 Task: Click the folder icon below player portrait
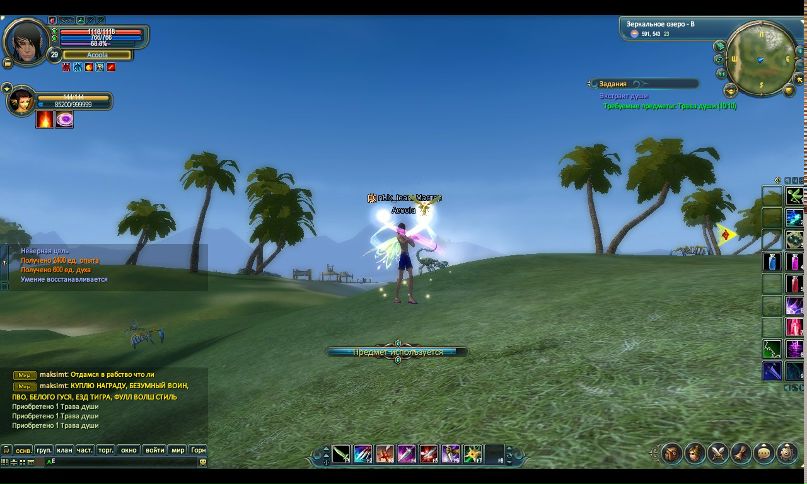click(8, 64)
